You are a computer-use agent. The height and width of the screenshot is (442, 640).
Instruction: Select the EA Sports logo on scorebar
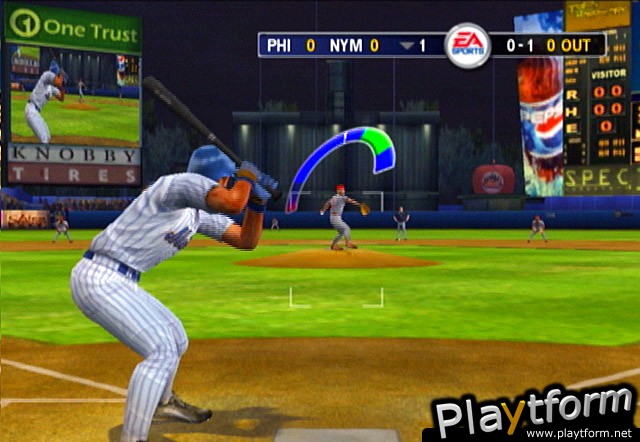(x=467, y=45)
